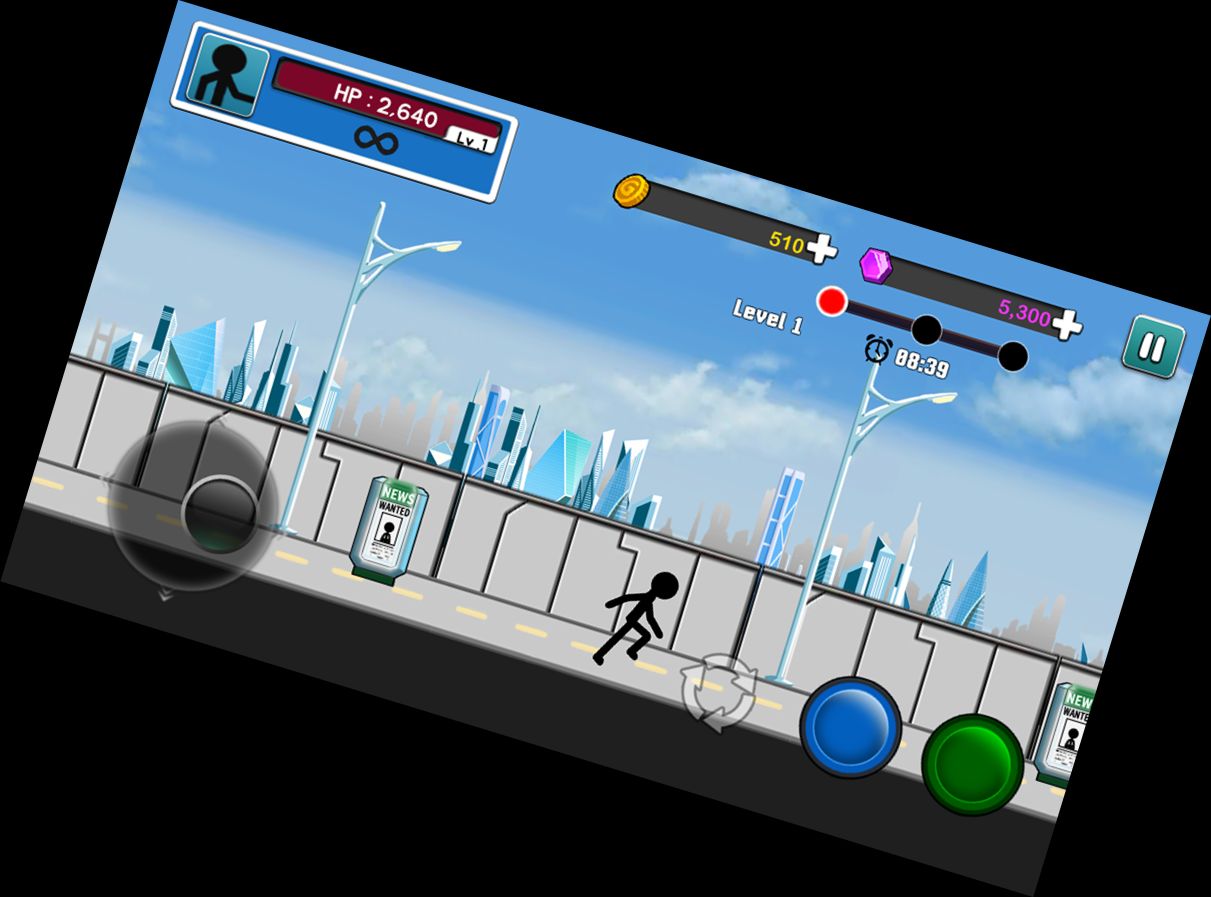The height and width of the screenshot is (897, 1211).
Task: Add more gold coins with plus button
Action: click(821, 249)
